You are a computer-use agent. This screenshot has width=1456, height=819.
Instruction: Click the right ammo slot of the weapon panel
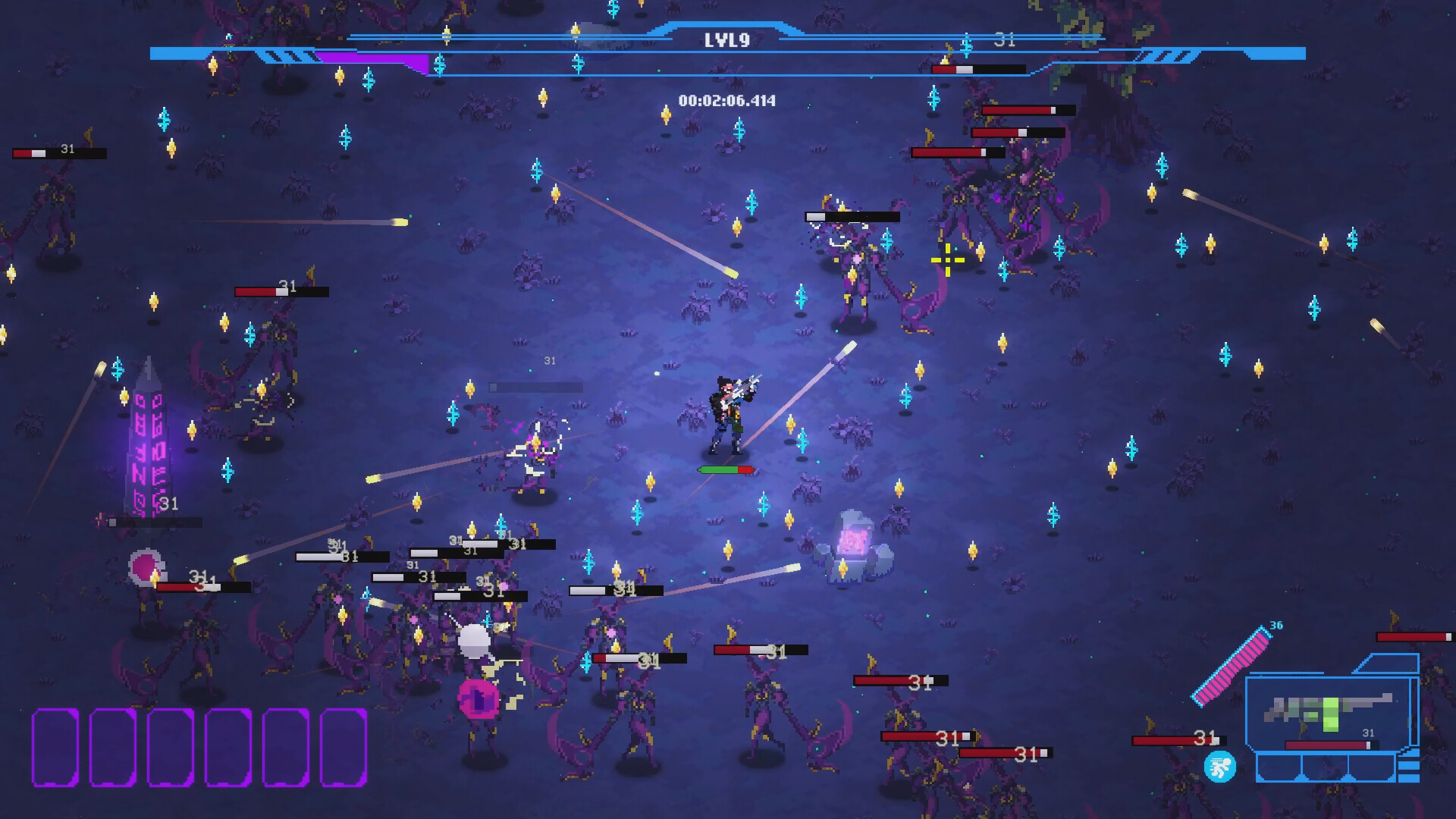point(1372,768)
